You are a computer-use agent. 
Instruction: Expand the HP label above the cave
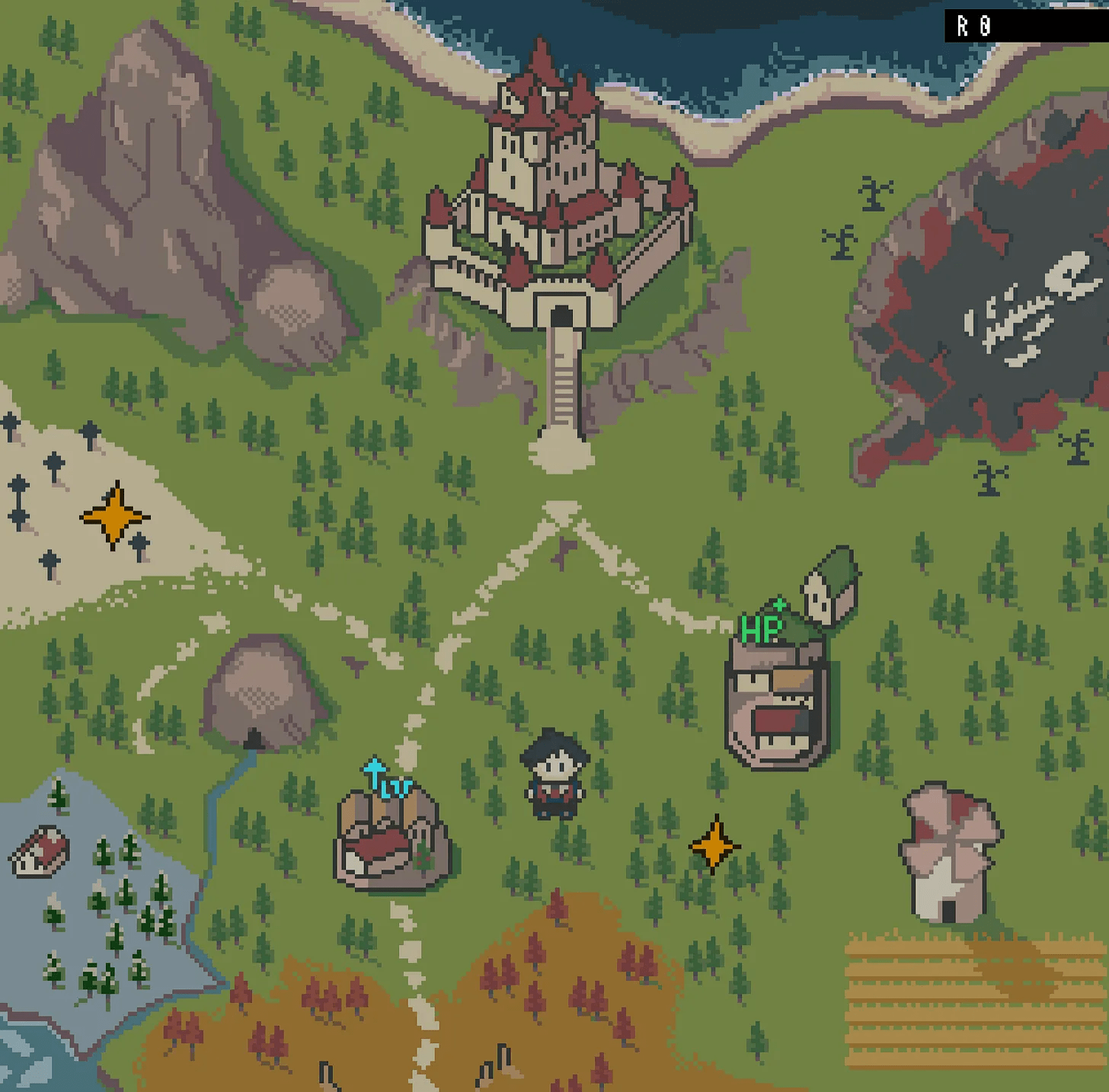pos(760,626)
